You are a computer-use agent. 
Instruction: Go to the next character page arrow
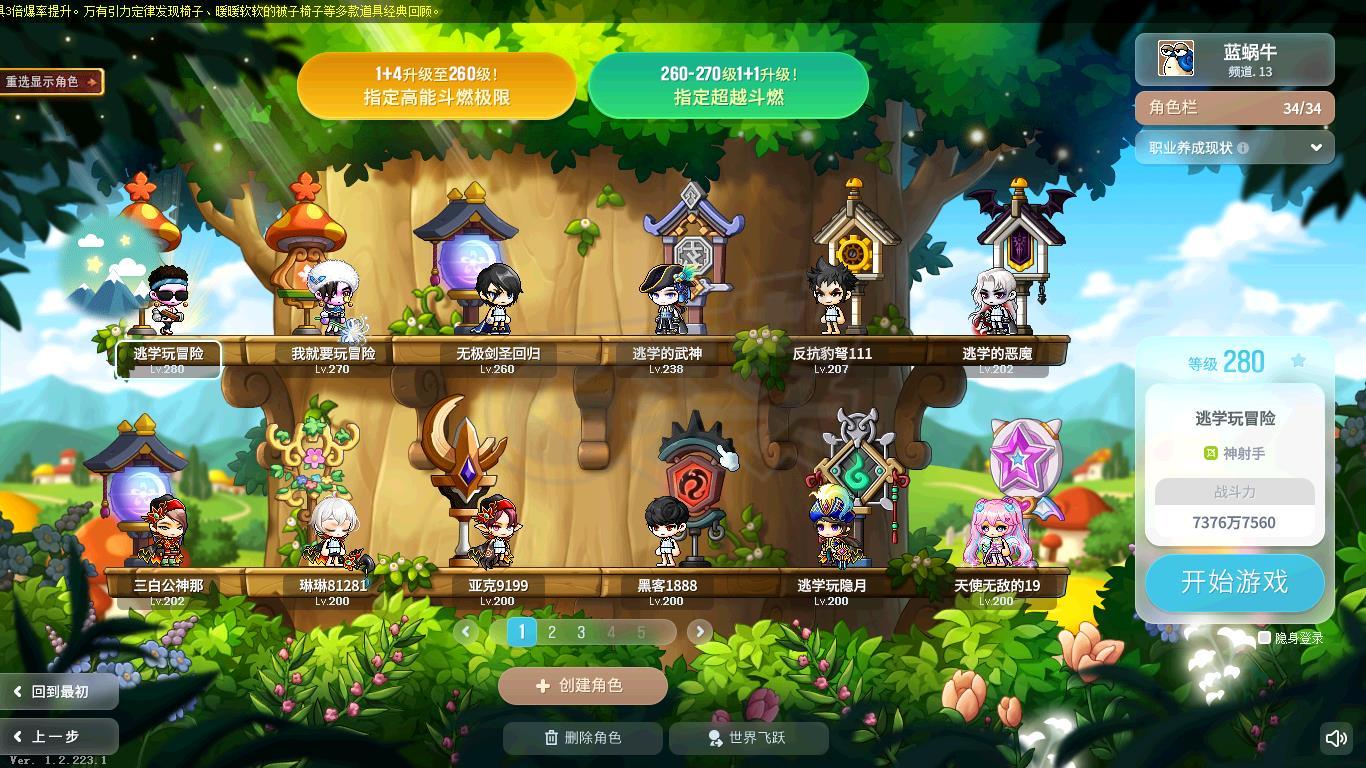[699, 631]
